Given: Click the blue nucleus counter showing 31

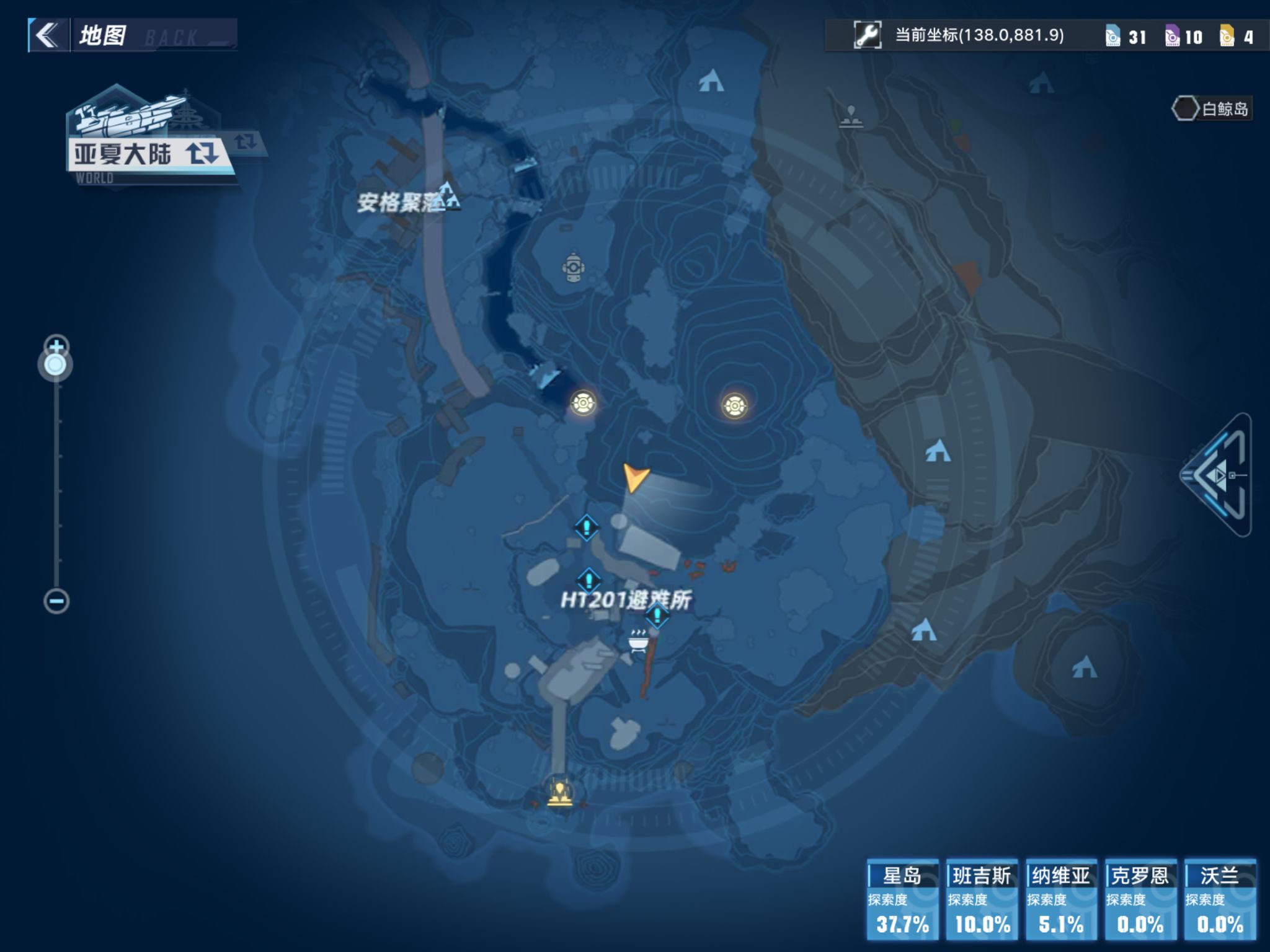Looking at the screenshot, I should [x=1126, y=37].
